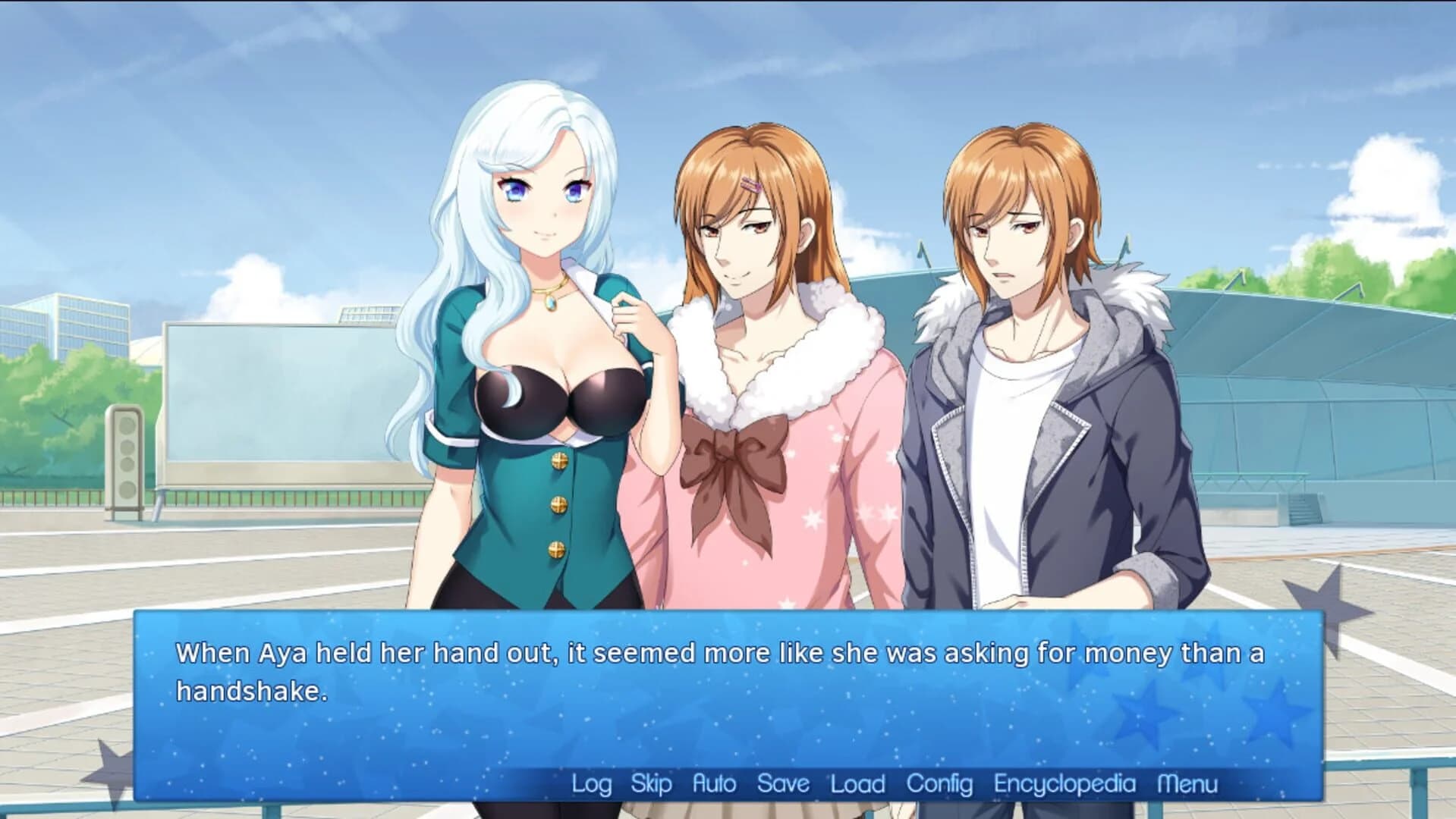1456x819 pixels.
Task: Click Save on the bottom menu
Action: tap(782, 784)
